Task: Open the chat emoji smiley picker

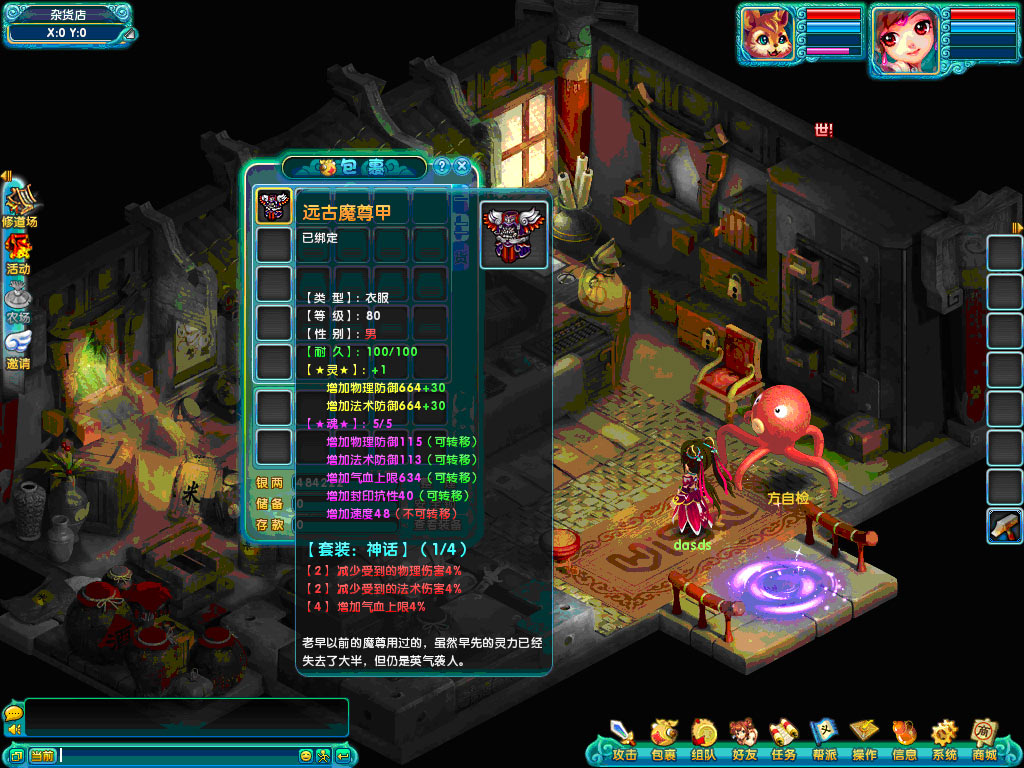Action: [x=306, y=756]
